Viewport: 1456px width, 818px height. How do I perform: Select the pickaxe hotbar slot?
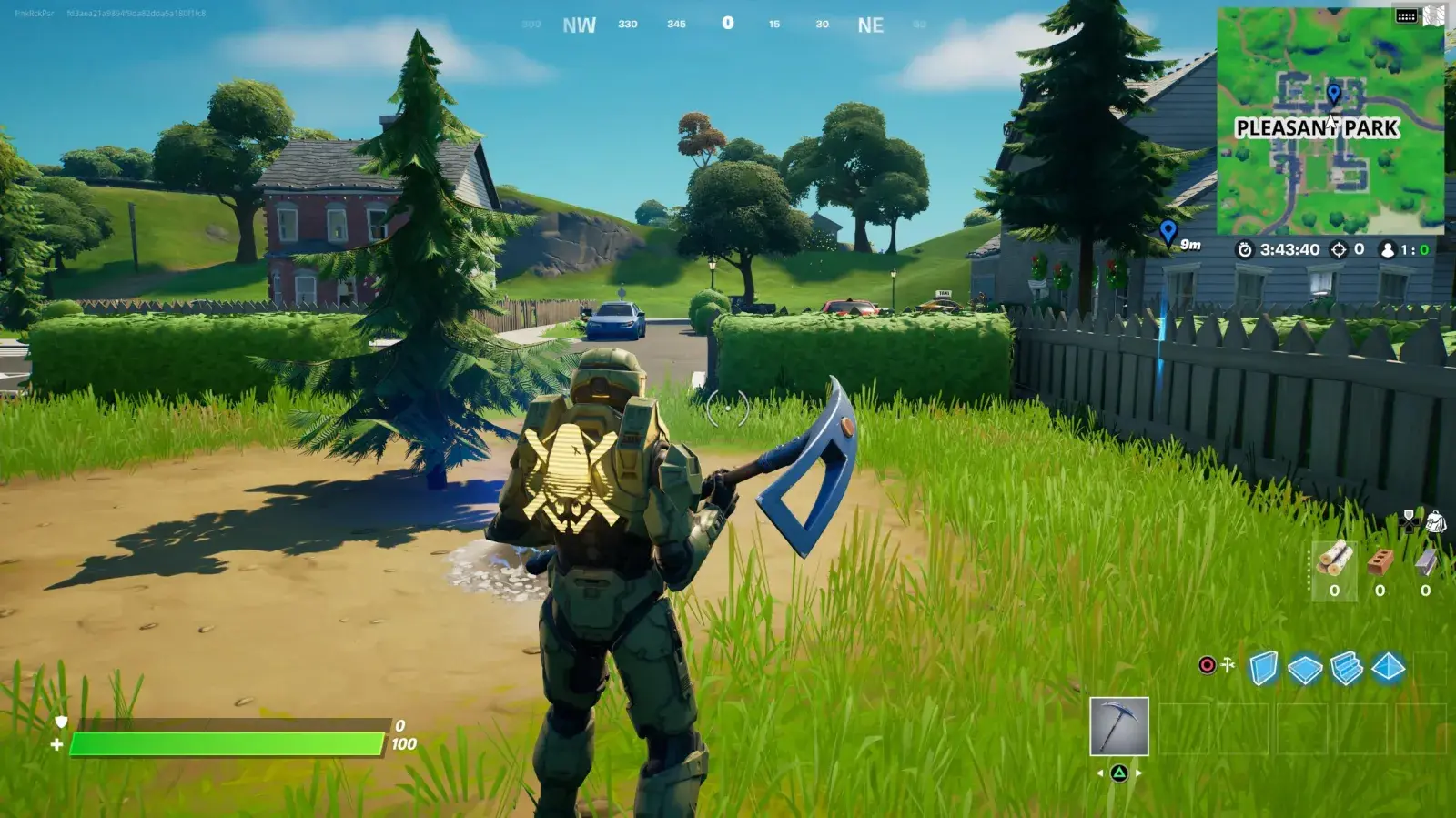1119,725
